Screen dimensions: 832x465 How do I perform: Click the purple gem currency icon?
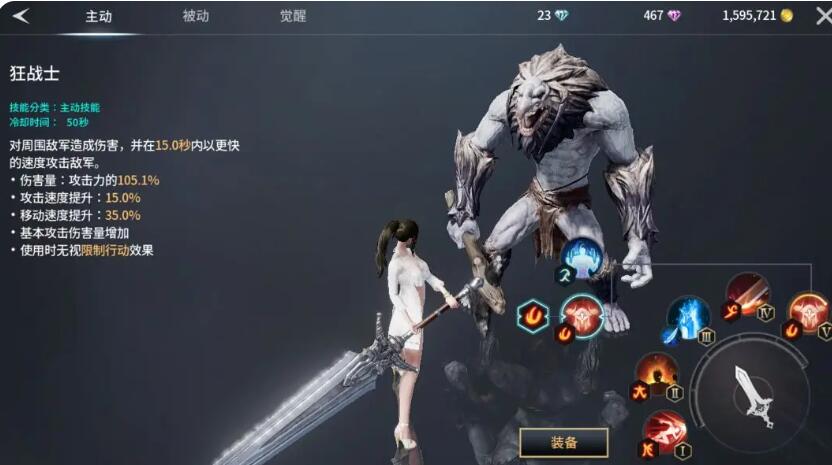[675, 16]
